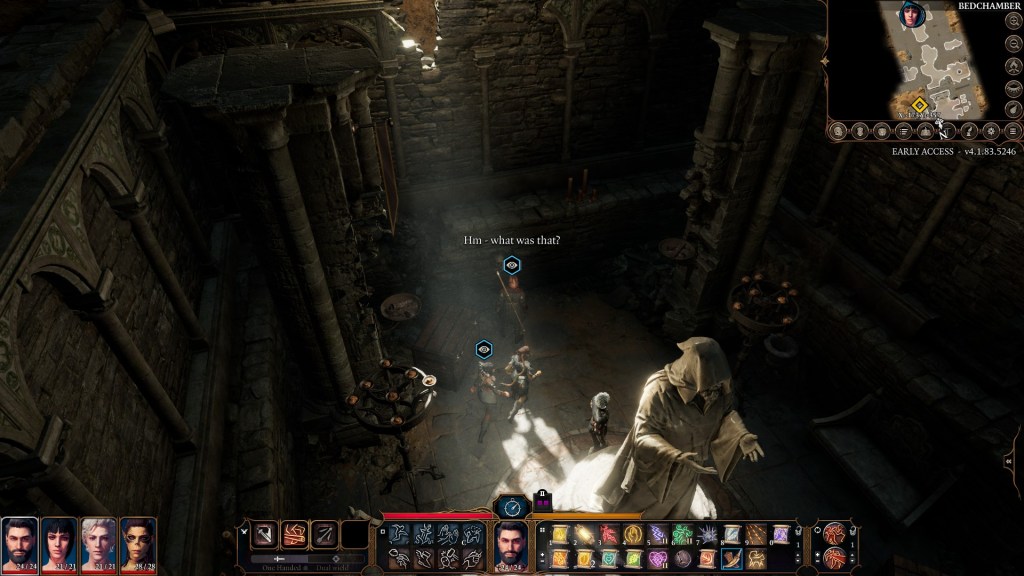The image size is (1024, 576).
Task: Cast the green swirl spell
Action: [681, 535]
